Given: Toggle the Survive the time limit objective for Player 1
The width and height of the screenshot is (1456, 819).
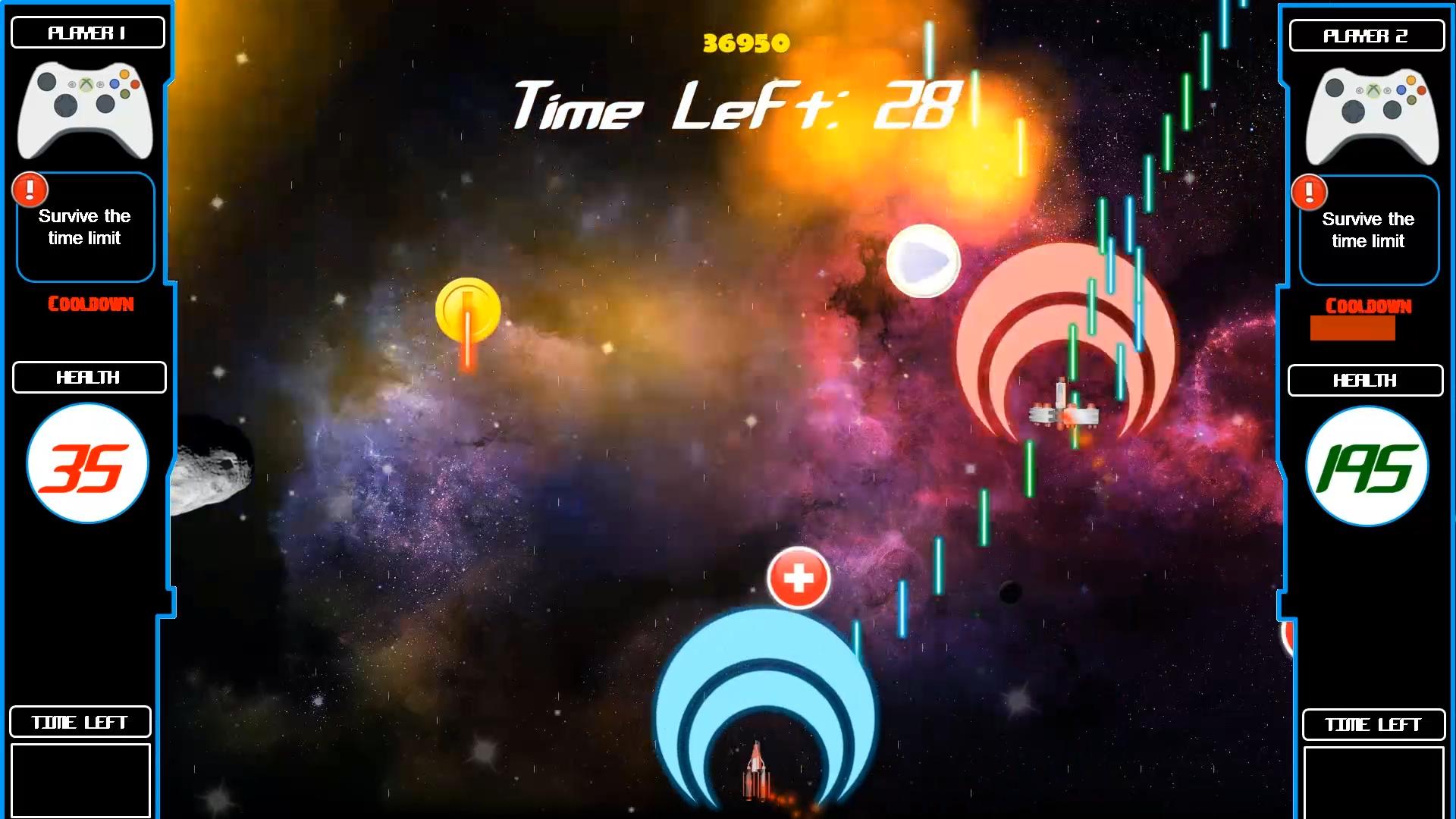Looking at the screenshot, I should 85,227.
